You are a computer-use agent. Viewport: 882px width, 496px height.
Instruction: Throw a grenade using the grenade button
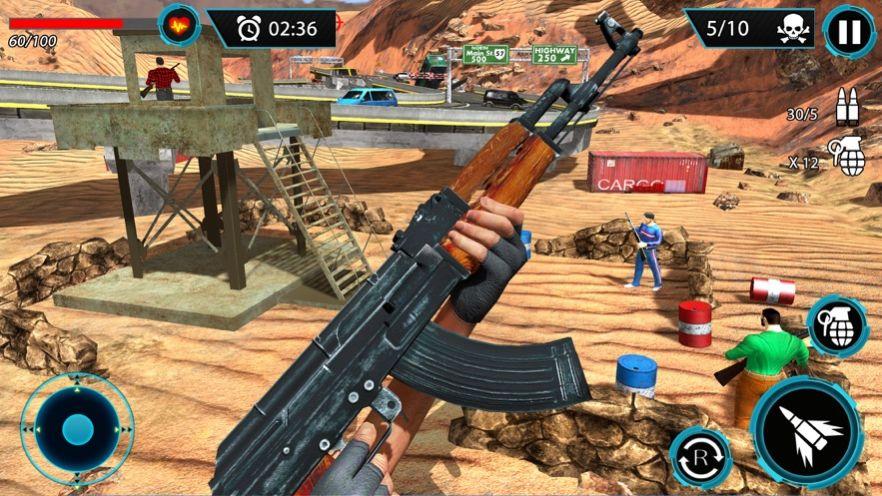tap(837, 327)
